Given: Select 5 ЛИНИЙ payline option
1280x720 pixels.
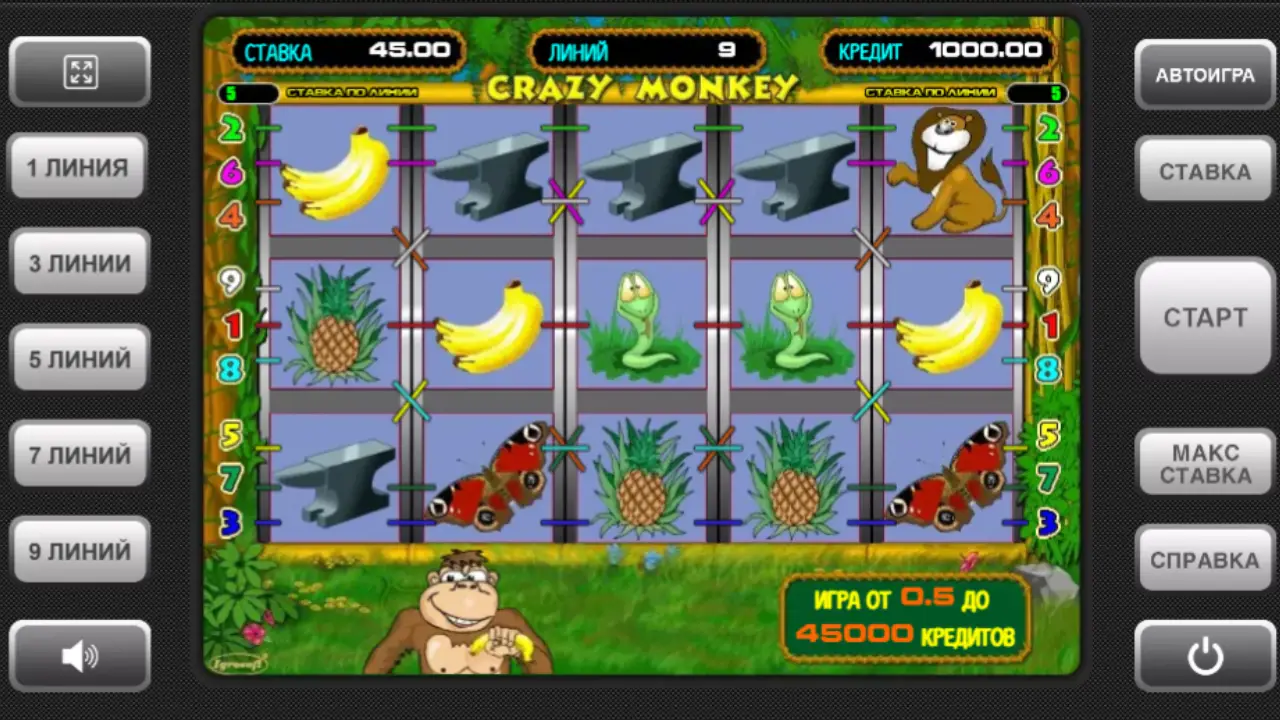Looking at the screenshot, I should [80, 359].
